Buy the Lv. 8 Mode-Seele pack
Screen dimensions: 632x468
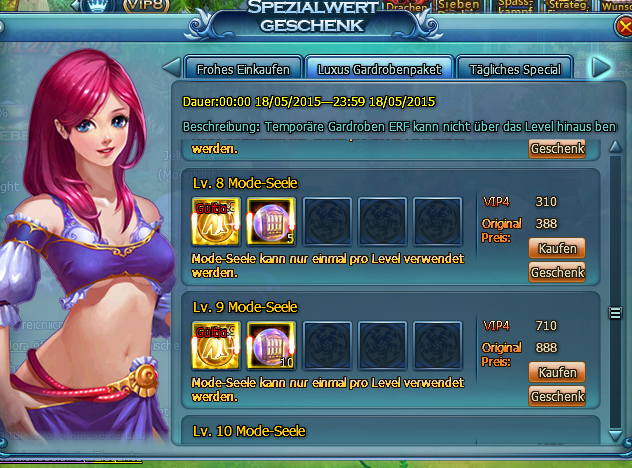pyautogui.click(x=556, y=247)
